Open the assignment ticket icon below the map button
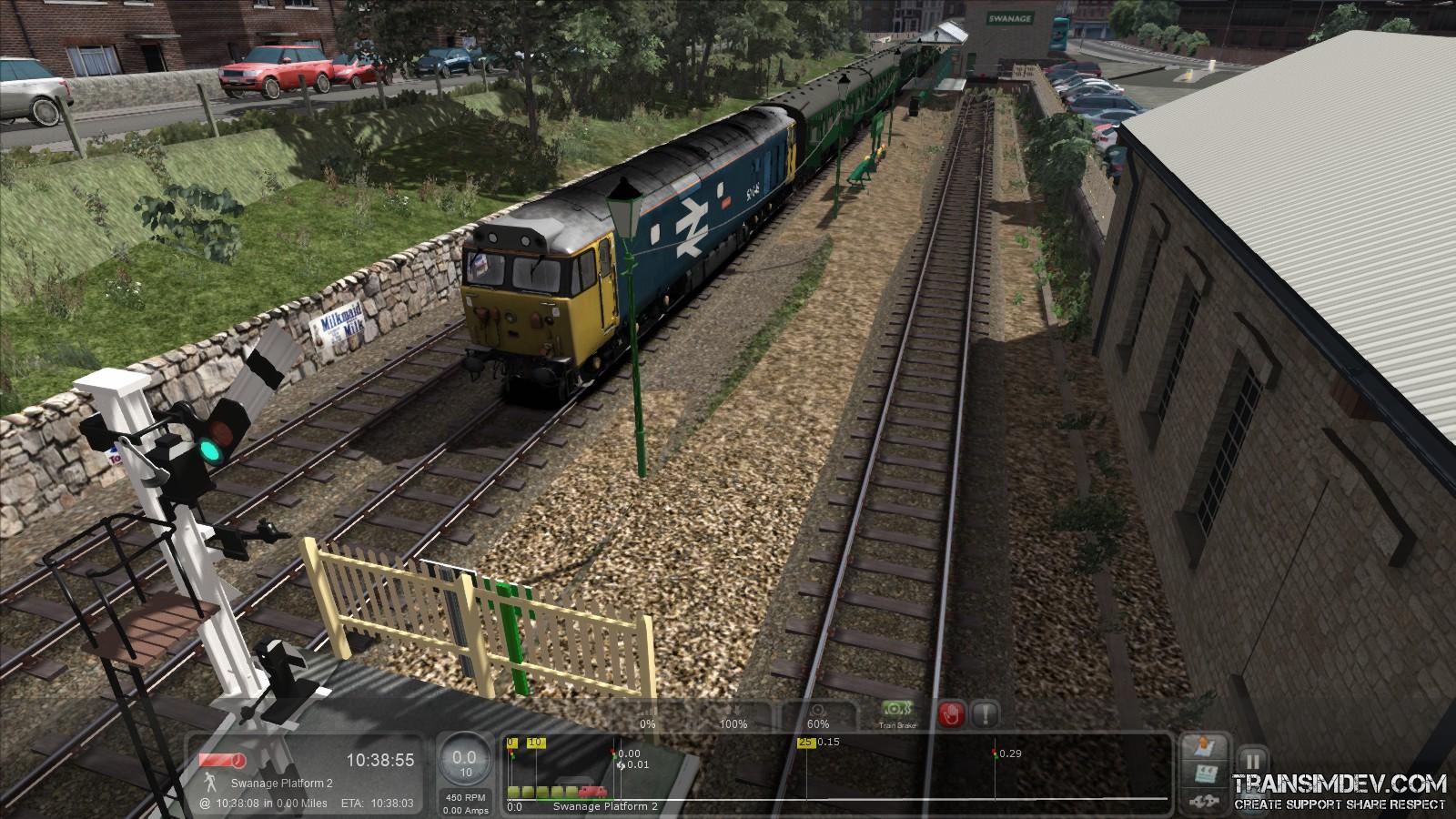The image size is (1456, 819). [x=1204, y=775]
